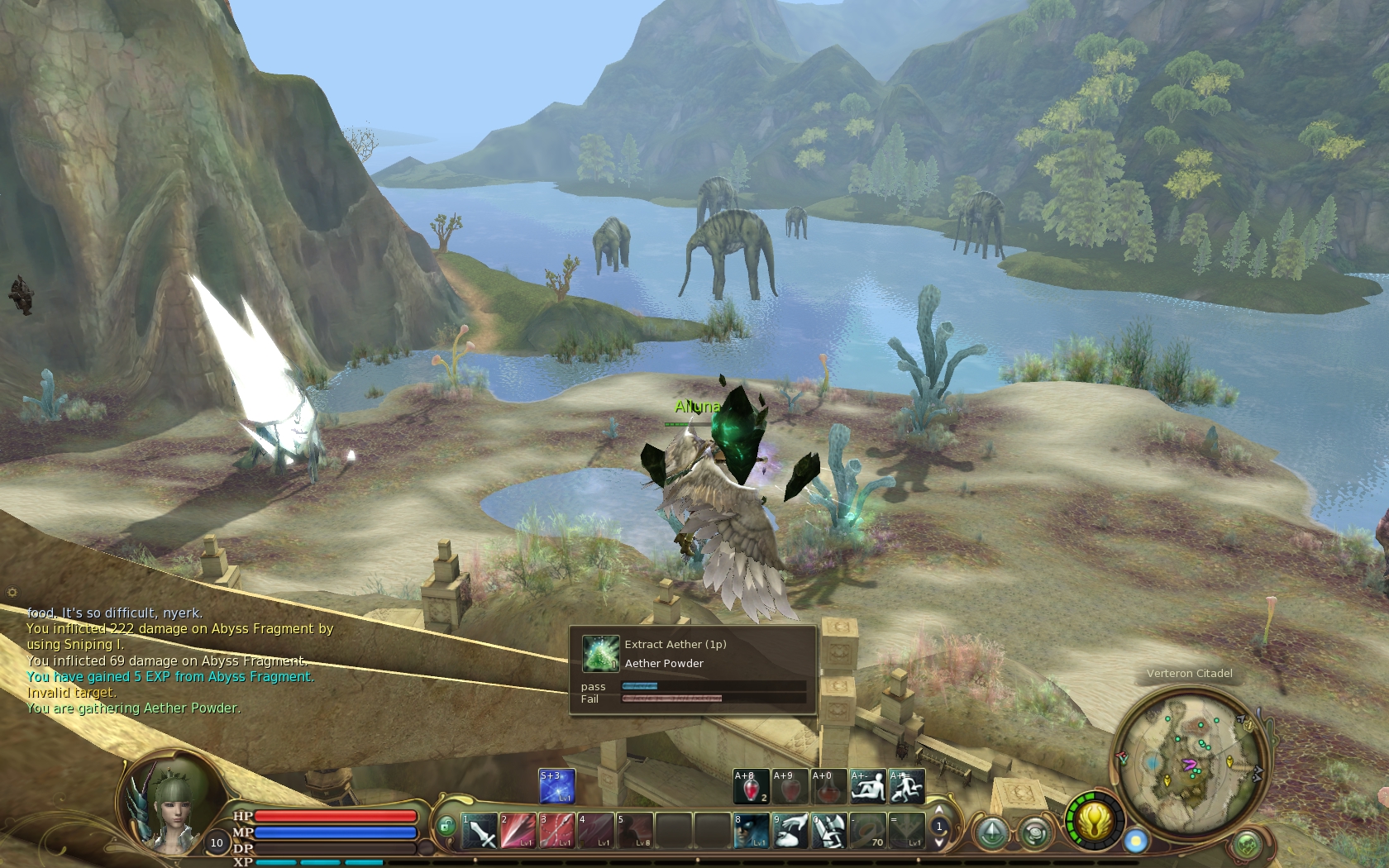This screenshot has height=868, width=1389.
Task: Activate the sword attack skill in slot 1
Action: [479, 831]
